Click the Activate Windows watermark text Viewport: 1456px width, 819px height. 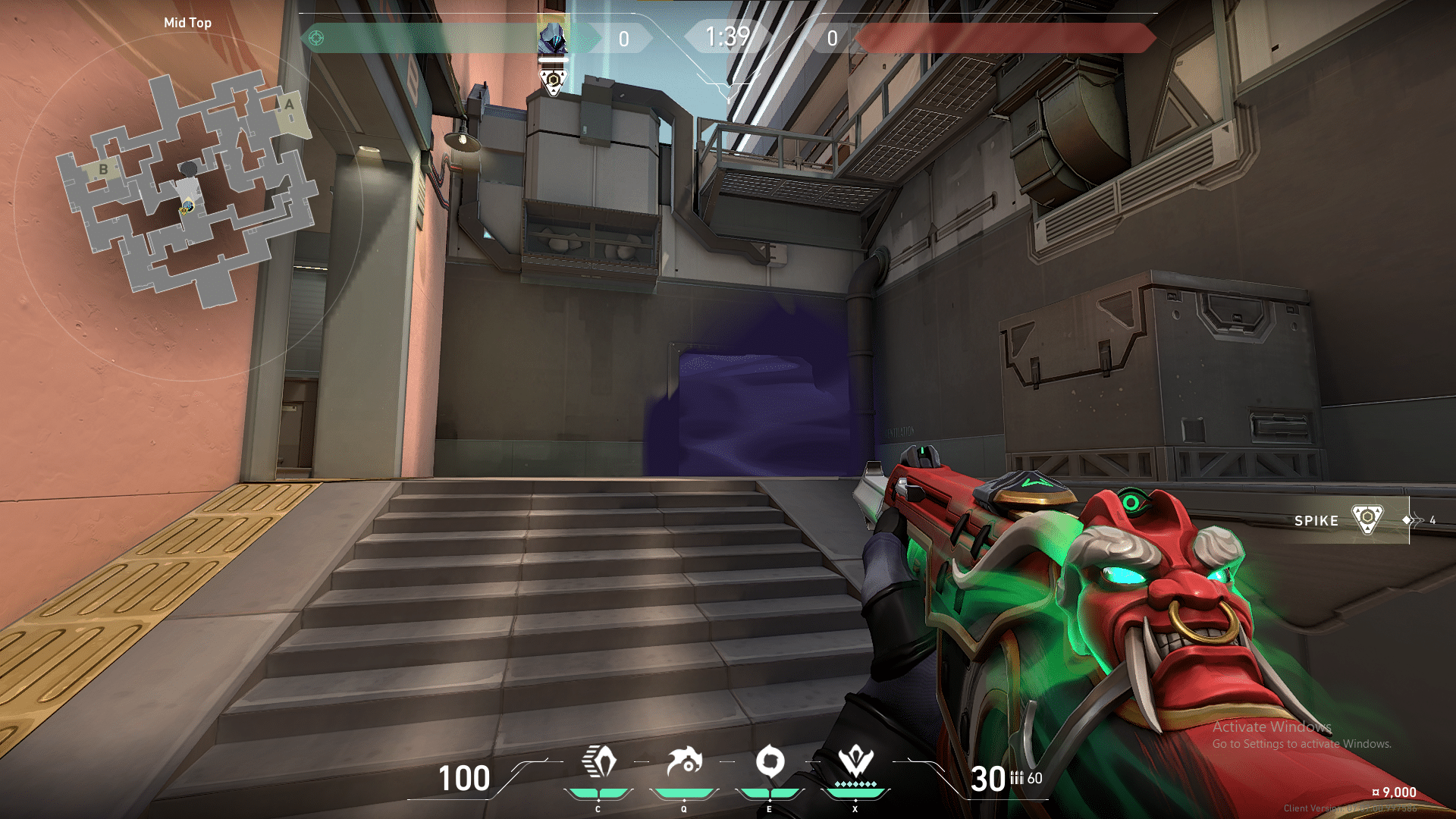click(1272, 726)
